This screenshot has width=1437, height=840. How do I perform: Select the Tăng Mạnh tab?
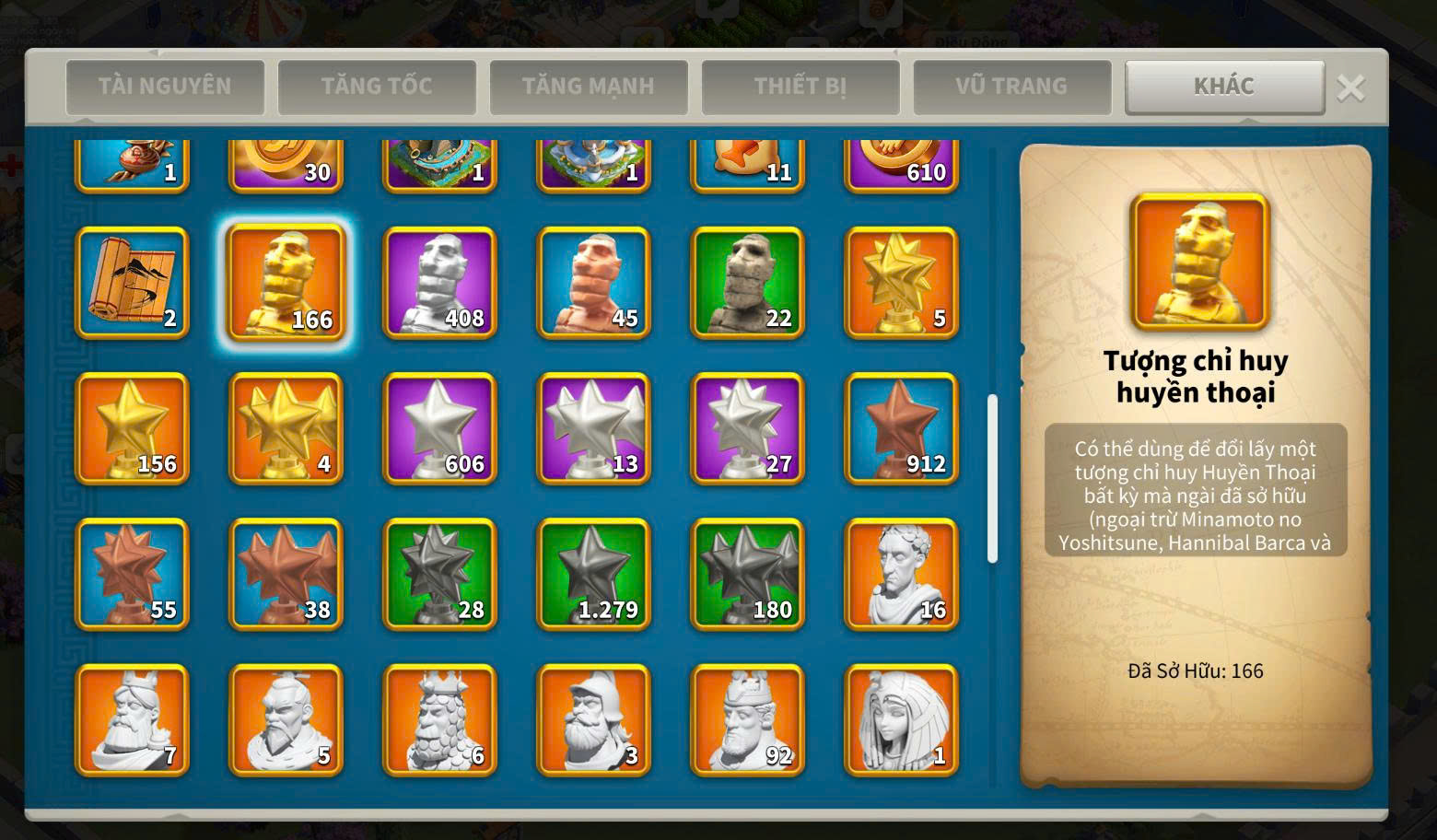589,87
